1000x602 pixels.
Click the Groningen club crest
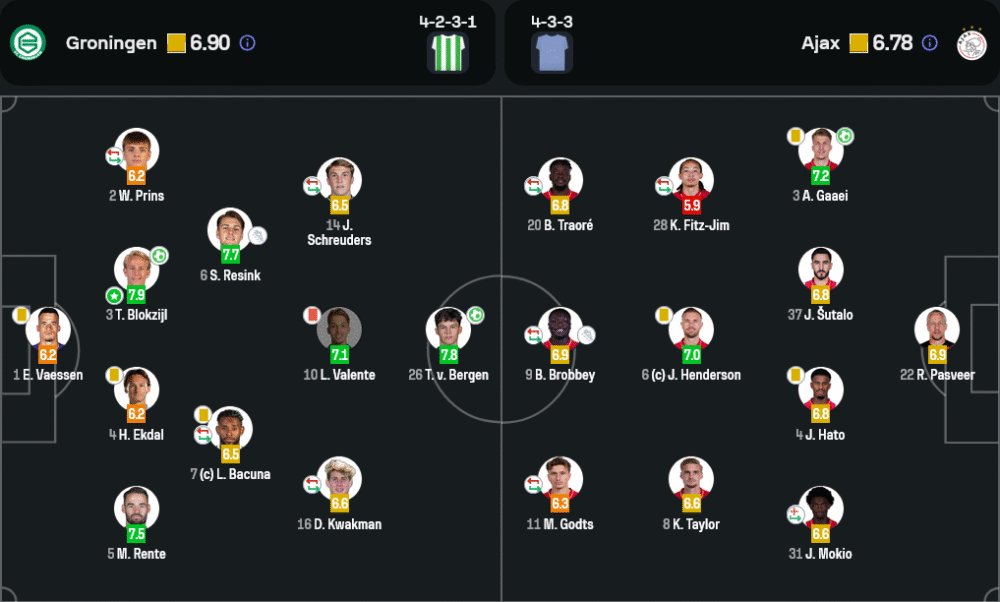click(27, 43)
